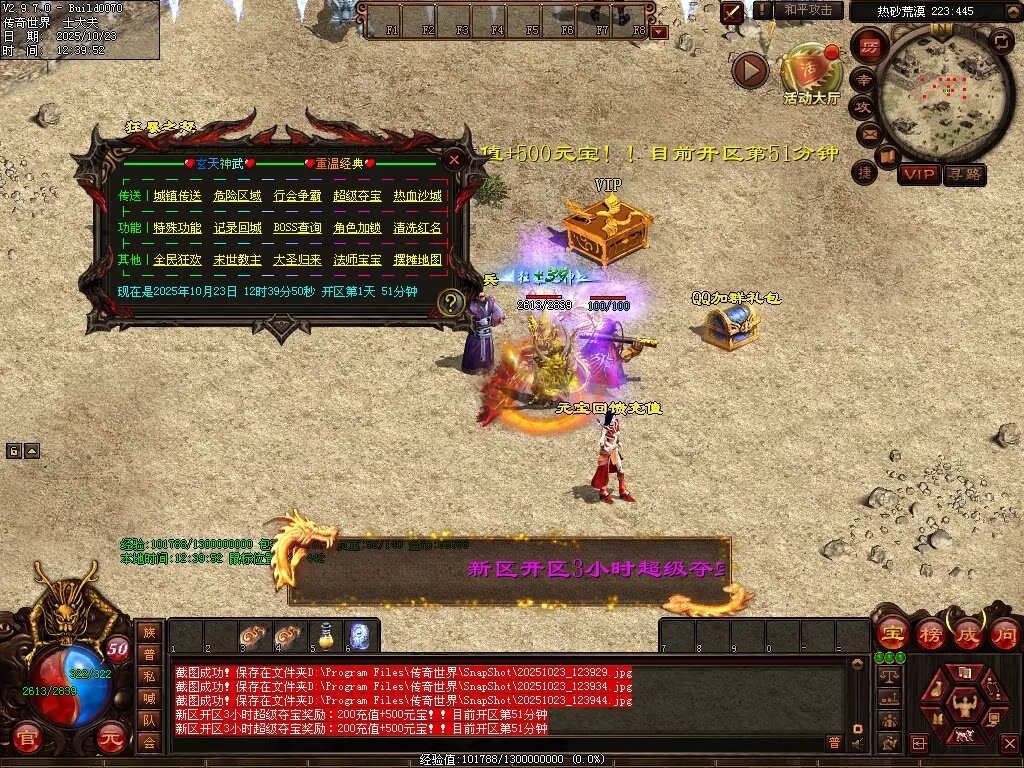Select the 清洗红名 link
This screenshot has width=1024, height=768.
[x=417, y=228]
